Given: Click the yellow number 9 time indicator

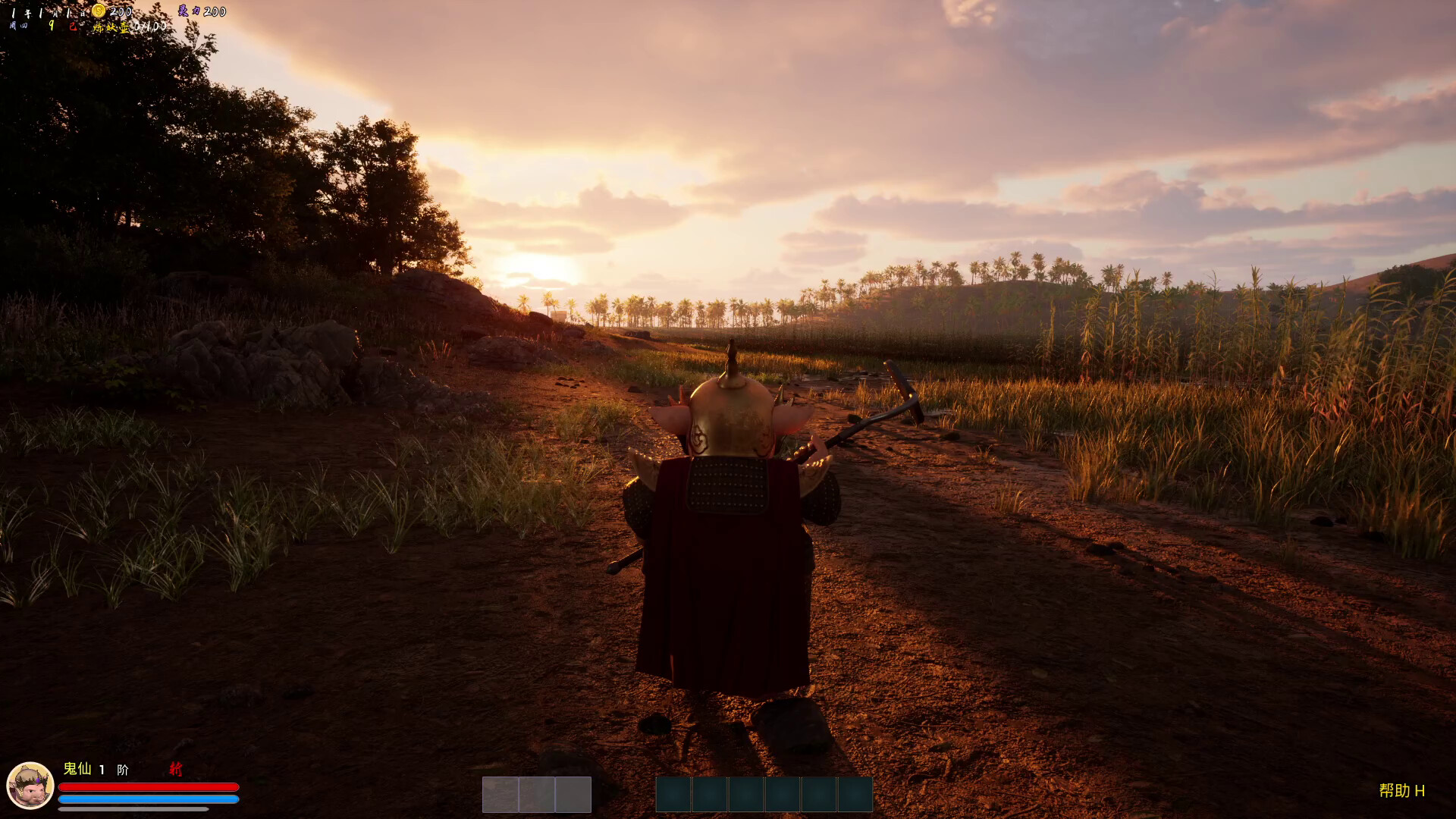Looking at the screenshot, I should 52,26.
